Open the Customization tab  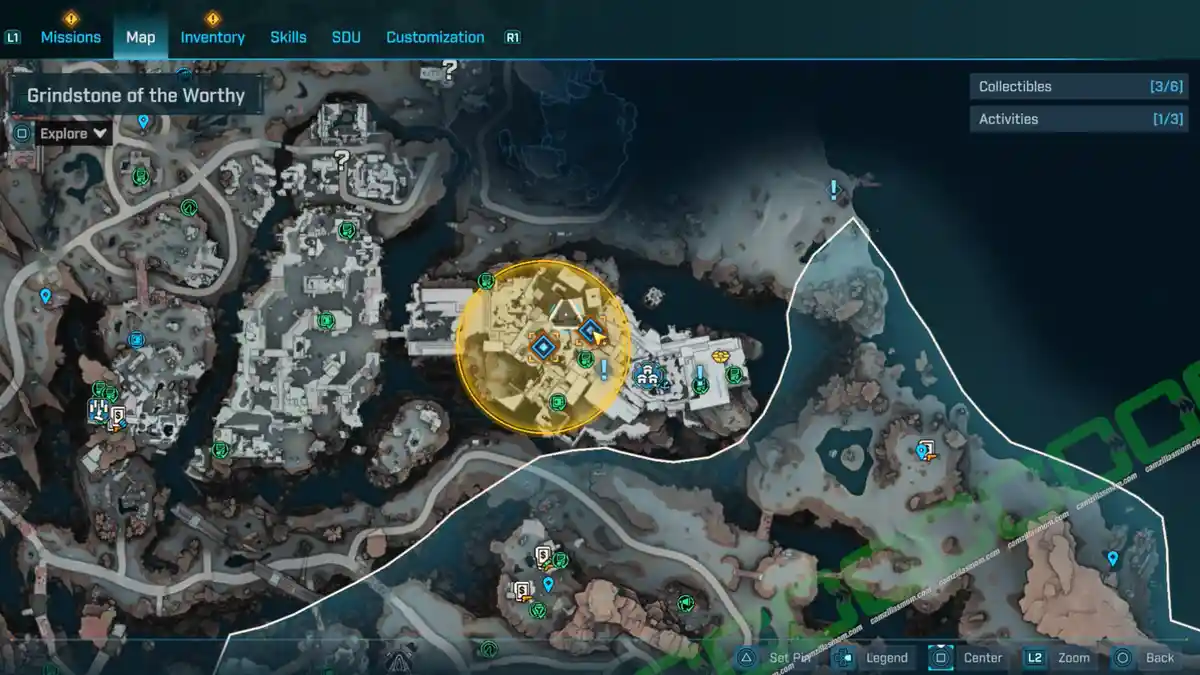click(435, 37)
